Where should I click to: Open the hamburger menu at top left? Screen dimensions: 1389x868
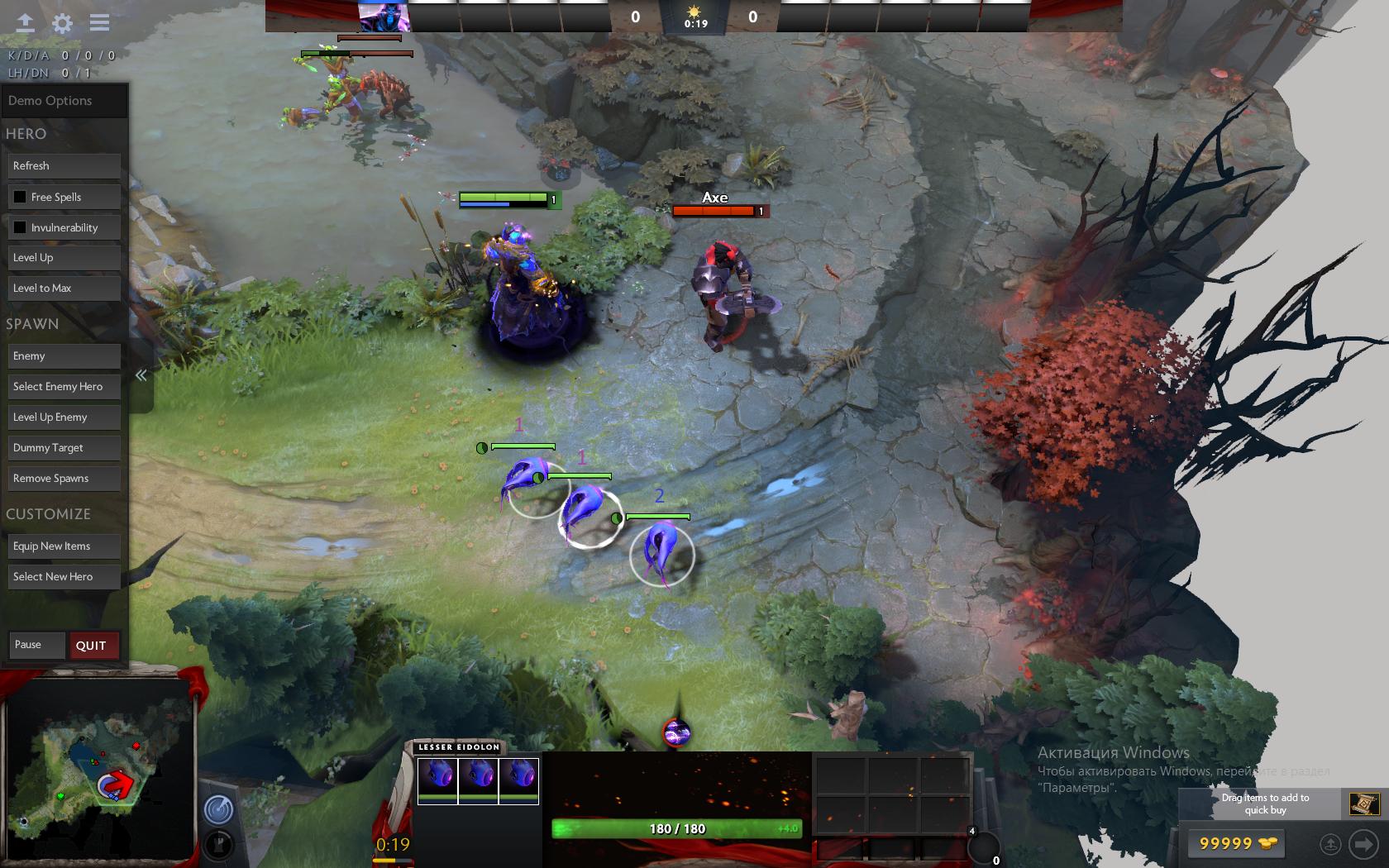[98, 22]
